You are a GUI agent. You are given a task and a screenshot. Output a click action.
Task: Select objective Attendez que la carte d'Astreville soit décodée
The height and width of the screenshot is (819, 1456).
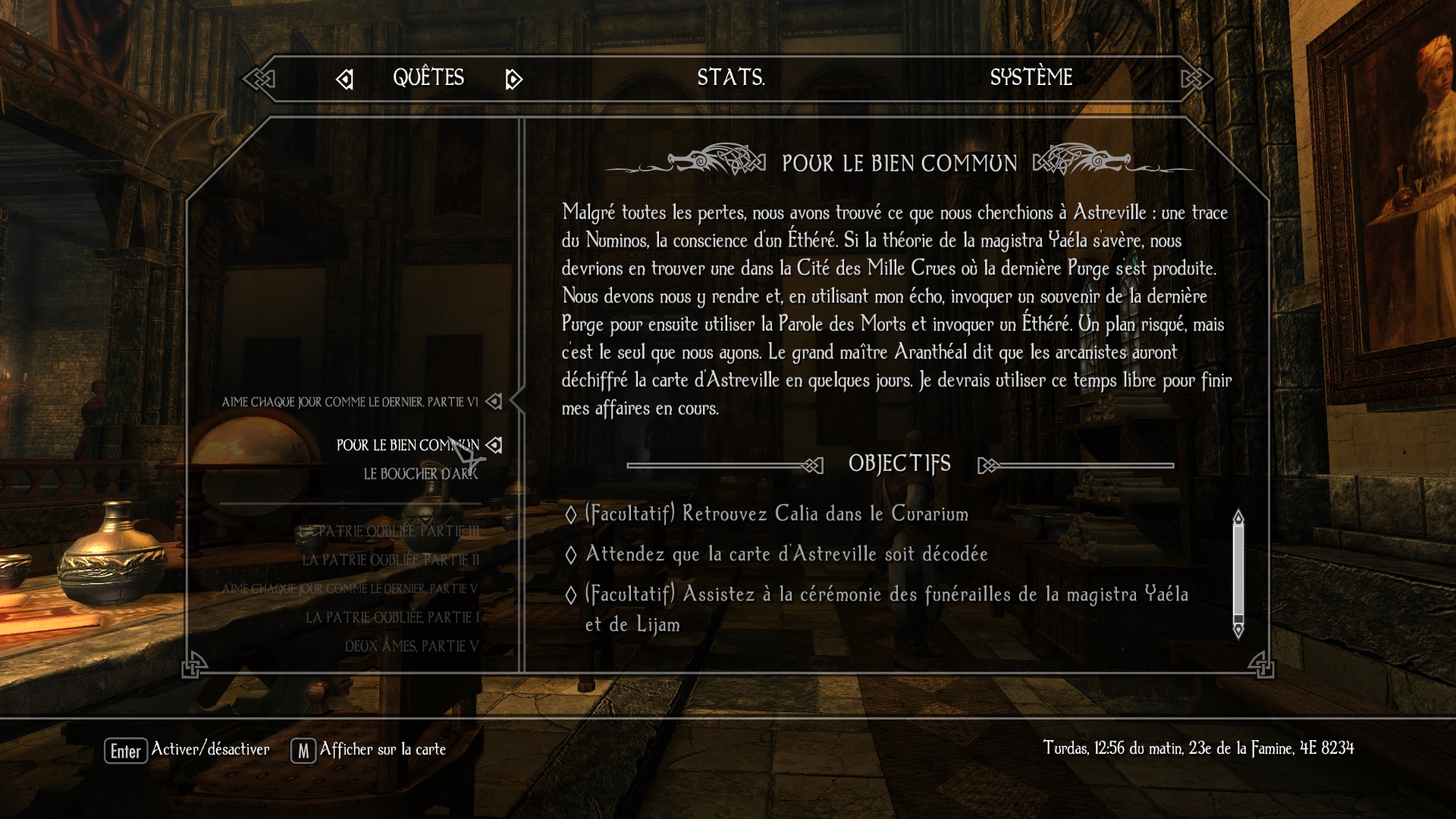point(786,554)
